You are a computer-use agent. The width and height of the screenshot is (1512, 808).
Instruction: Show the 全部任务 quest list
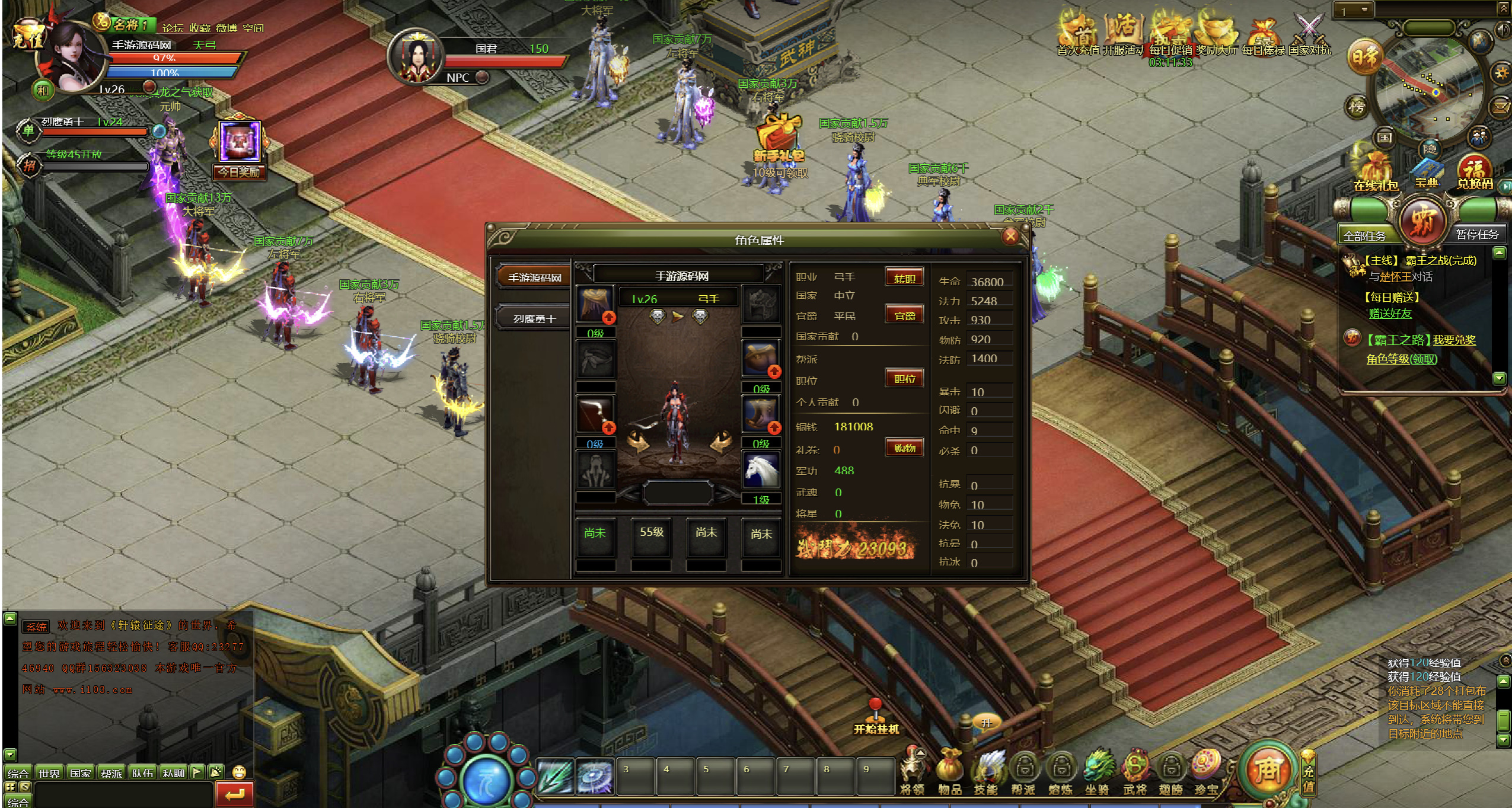click(x=1364, y=235)
